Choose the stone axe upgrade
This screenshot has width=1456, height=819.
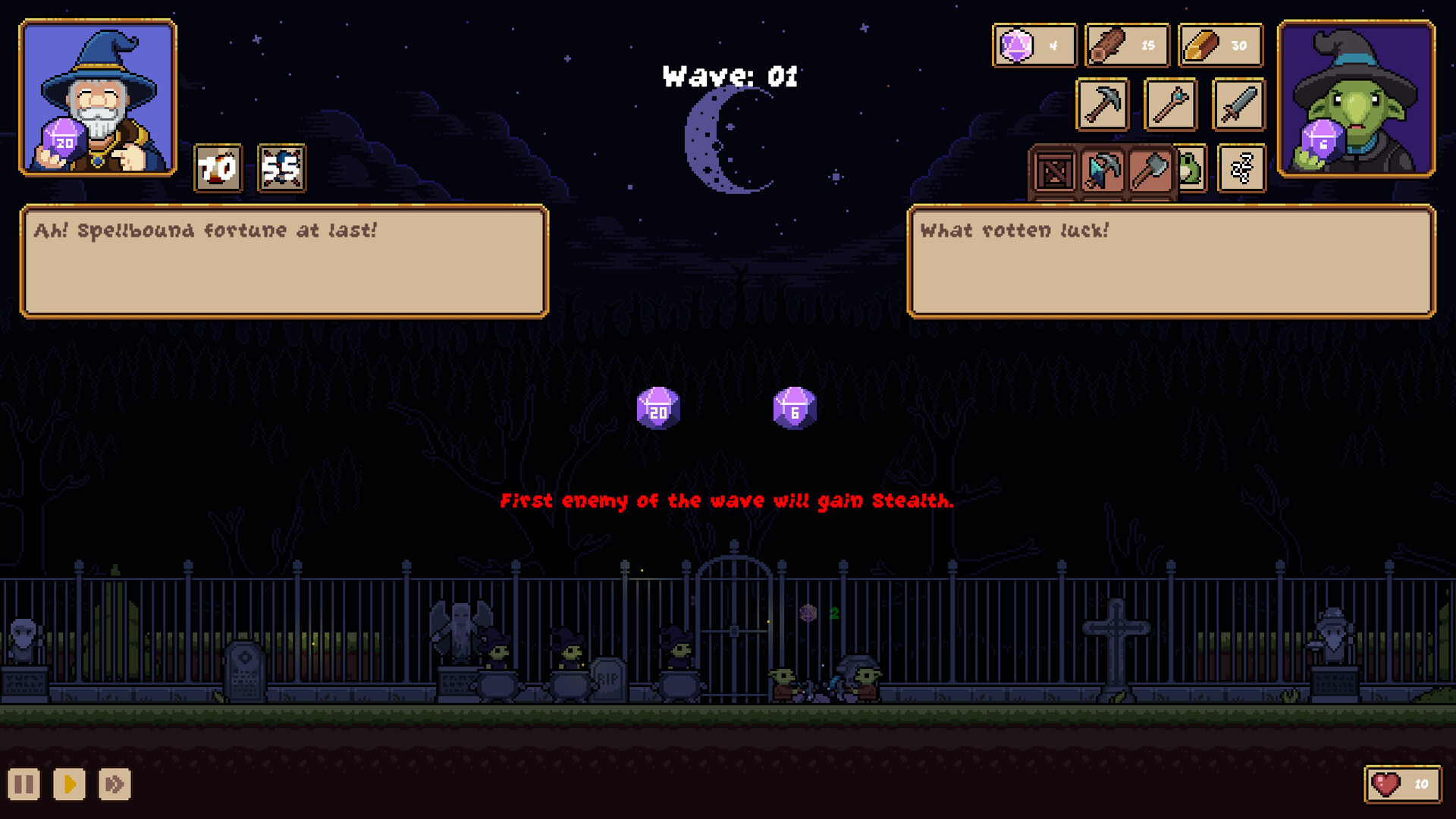pos(1151,171)
